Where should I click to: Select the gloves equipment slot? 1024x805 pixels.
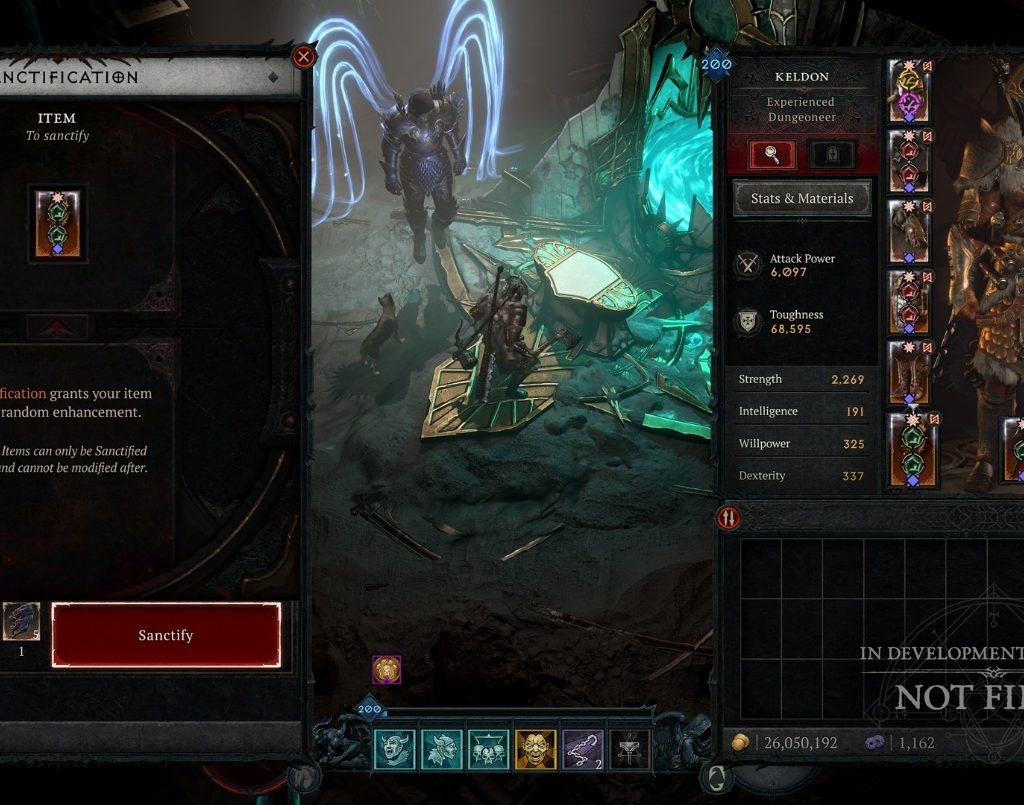point(910,231)
